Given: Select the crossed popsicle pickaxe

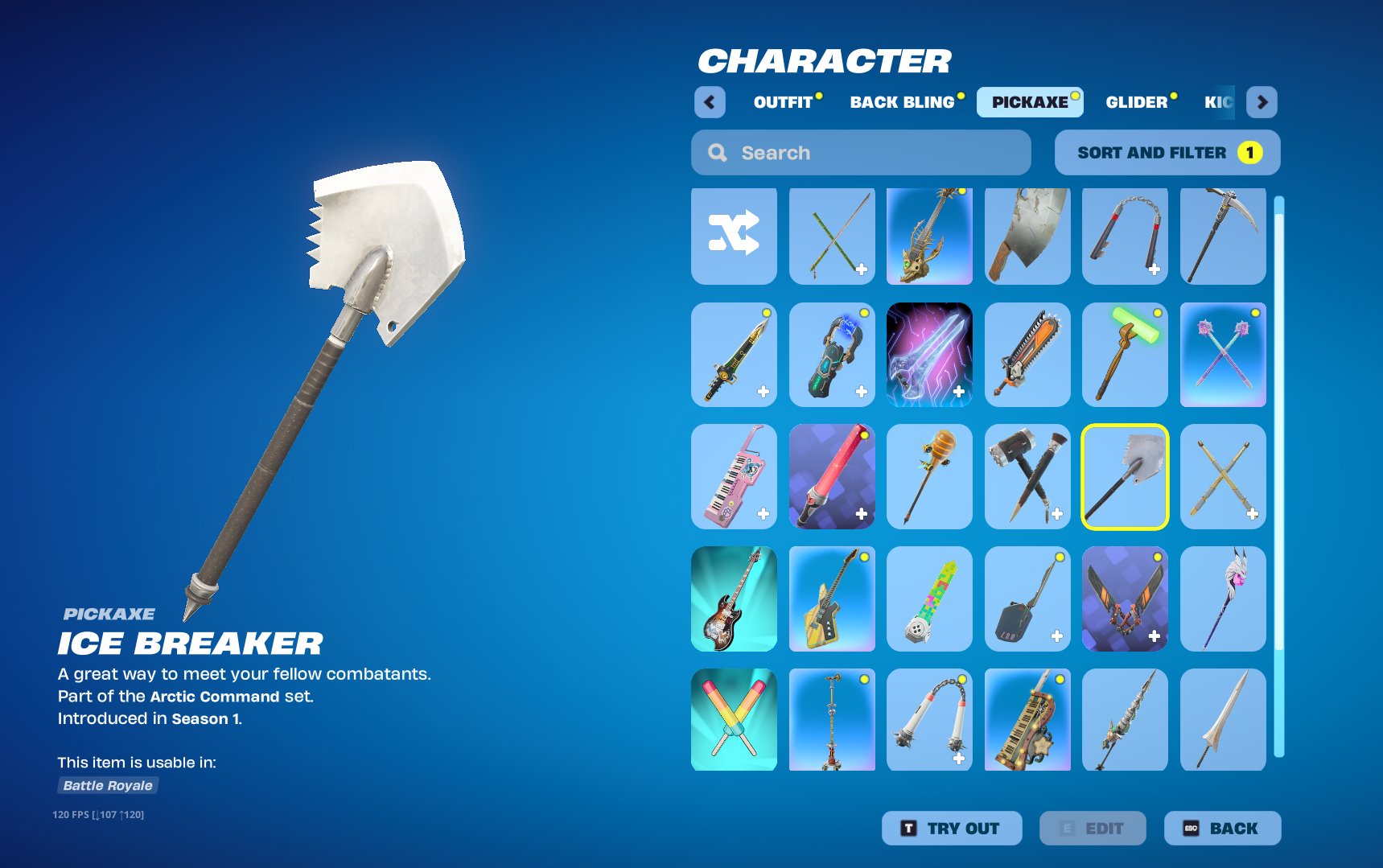Looking at the screenshot, I should tap(733, 720).
